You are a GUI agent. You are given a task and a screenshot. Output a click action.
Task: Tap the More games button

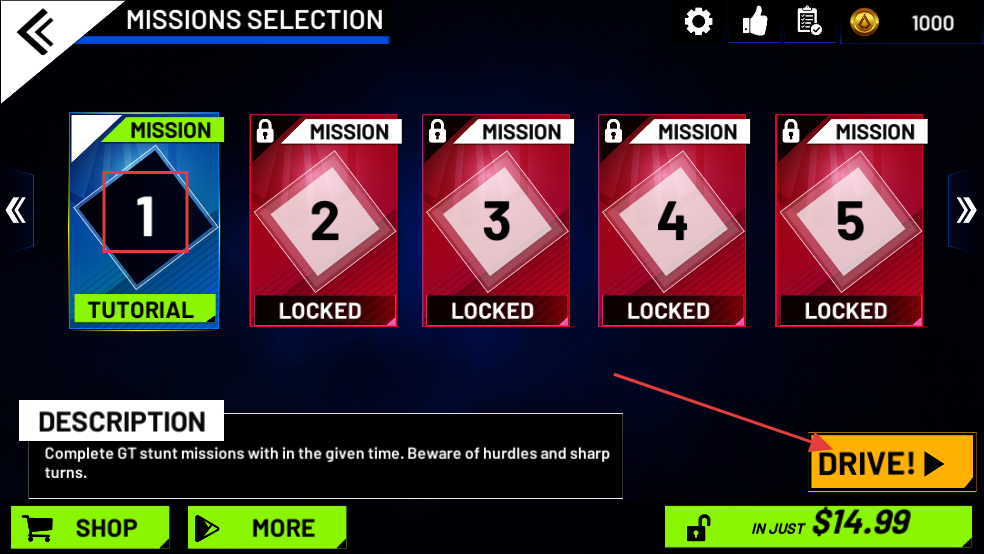(x=267, y=528)
